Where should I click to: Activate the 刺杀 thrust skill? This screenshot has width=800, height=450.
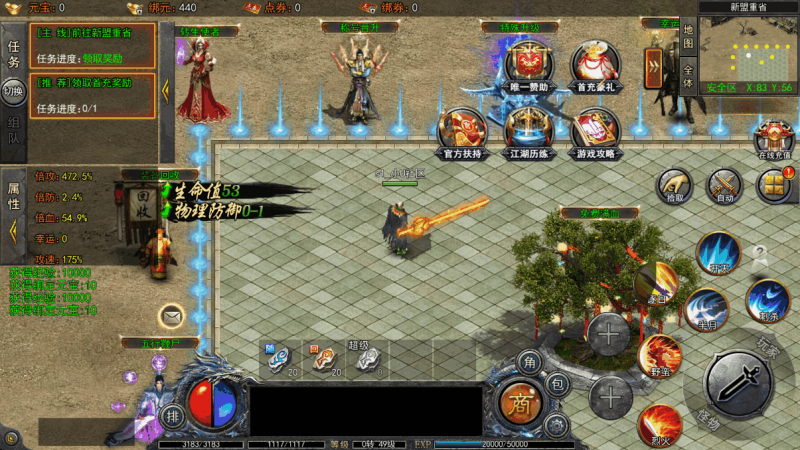click(768, 300)
